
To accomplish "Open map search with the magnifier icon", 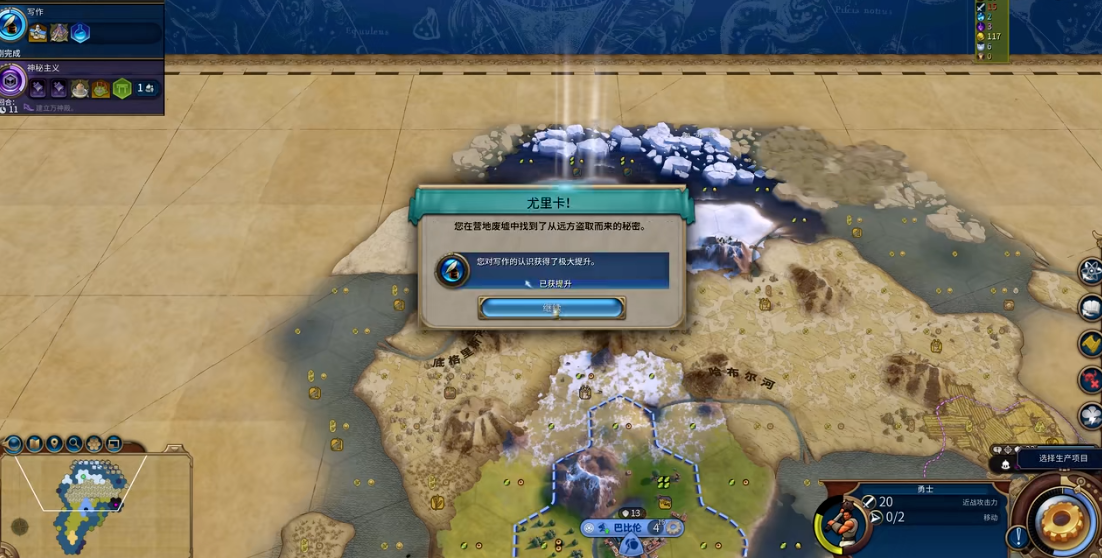I will tap(74, 443).
